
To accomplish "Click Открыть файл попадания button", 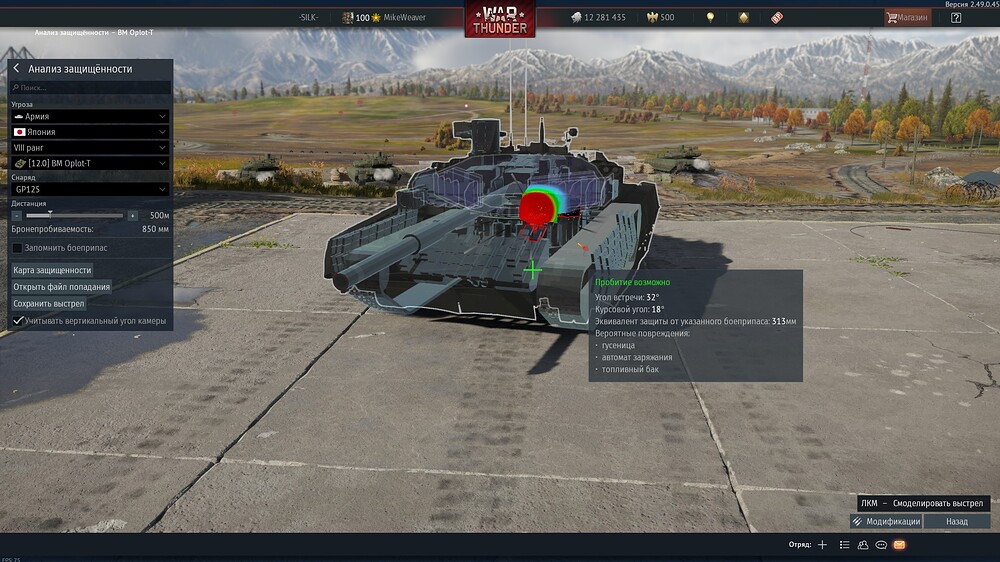I will (x=62, y=287).
